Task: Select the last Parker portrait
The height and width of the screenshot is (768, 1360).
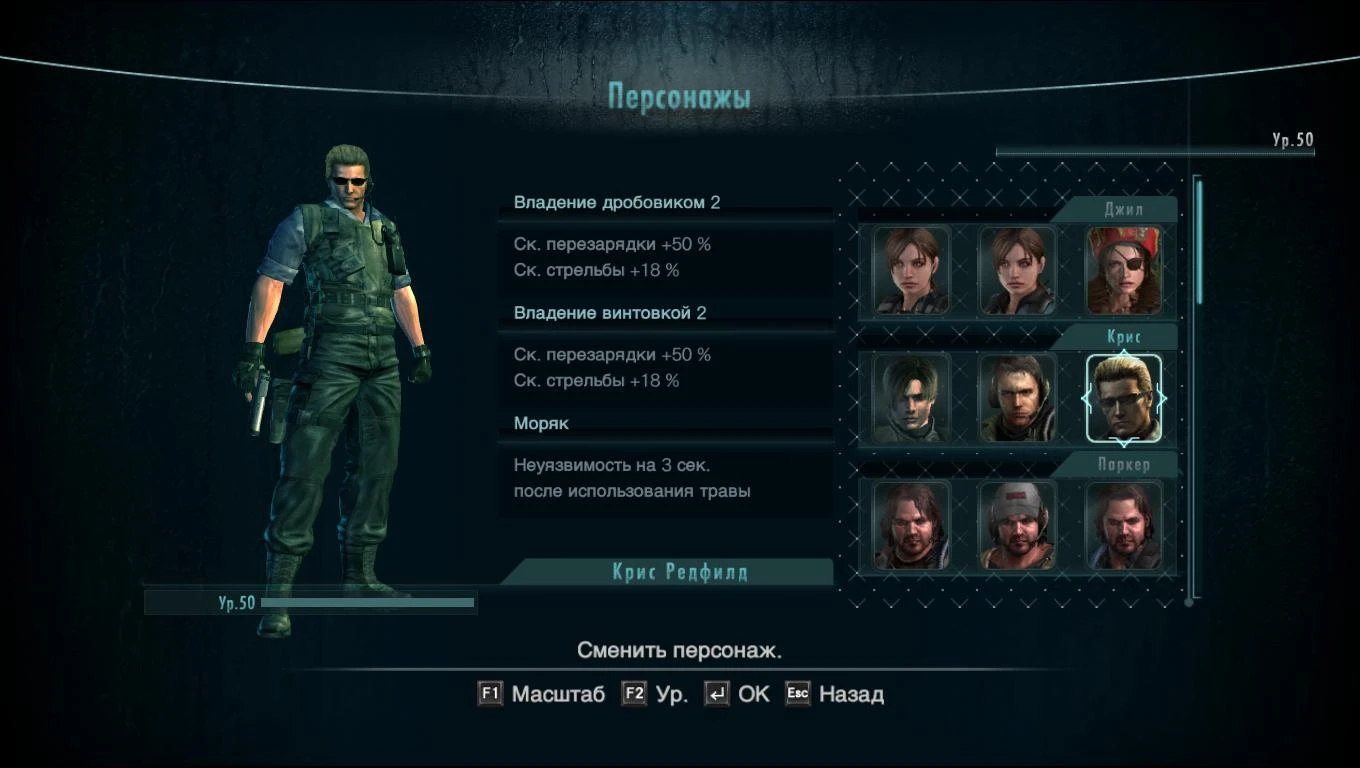Action: (x=1124, y=524)
